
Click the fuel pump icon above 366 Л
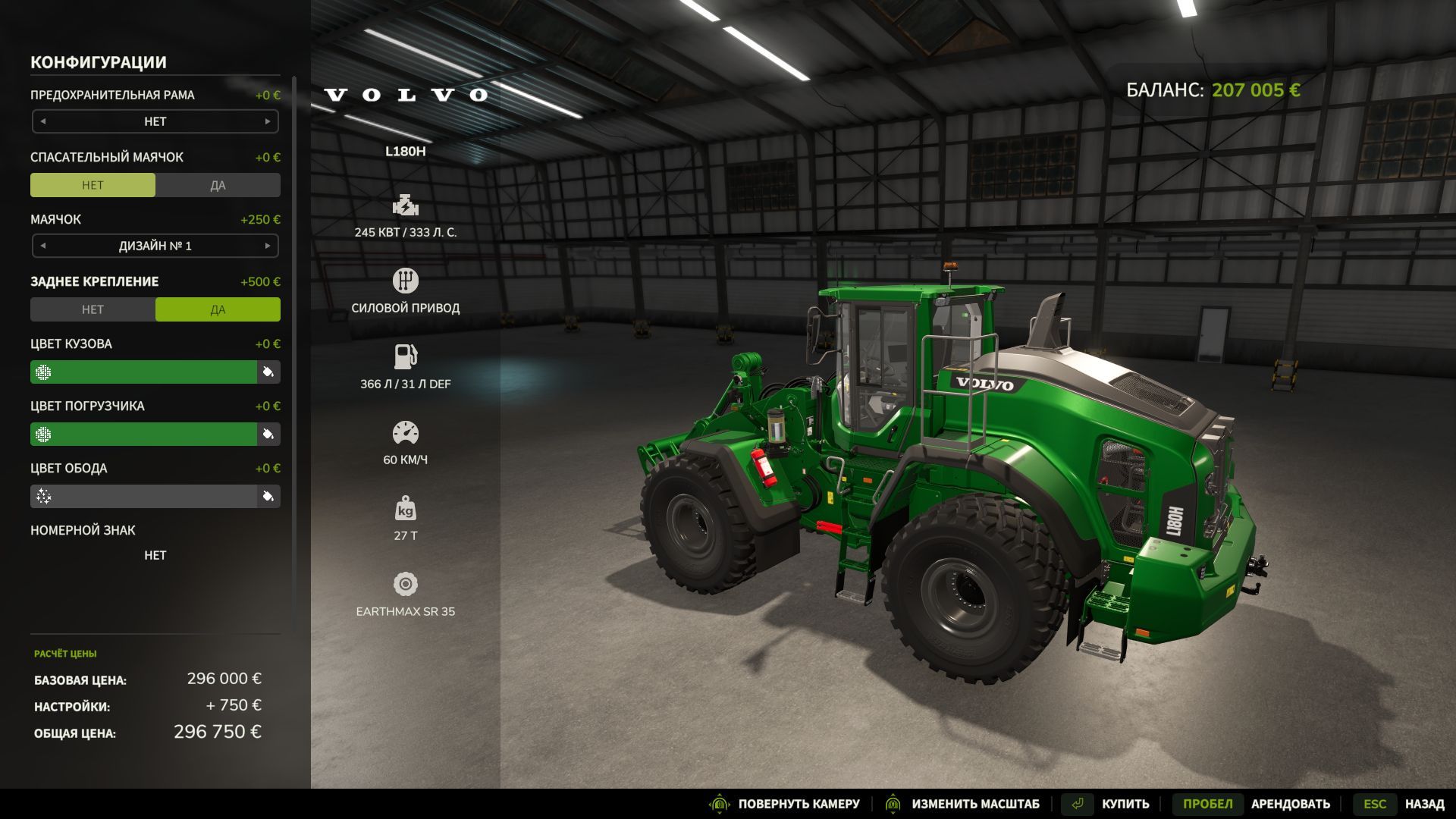[406, 355]
